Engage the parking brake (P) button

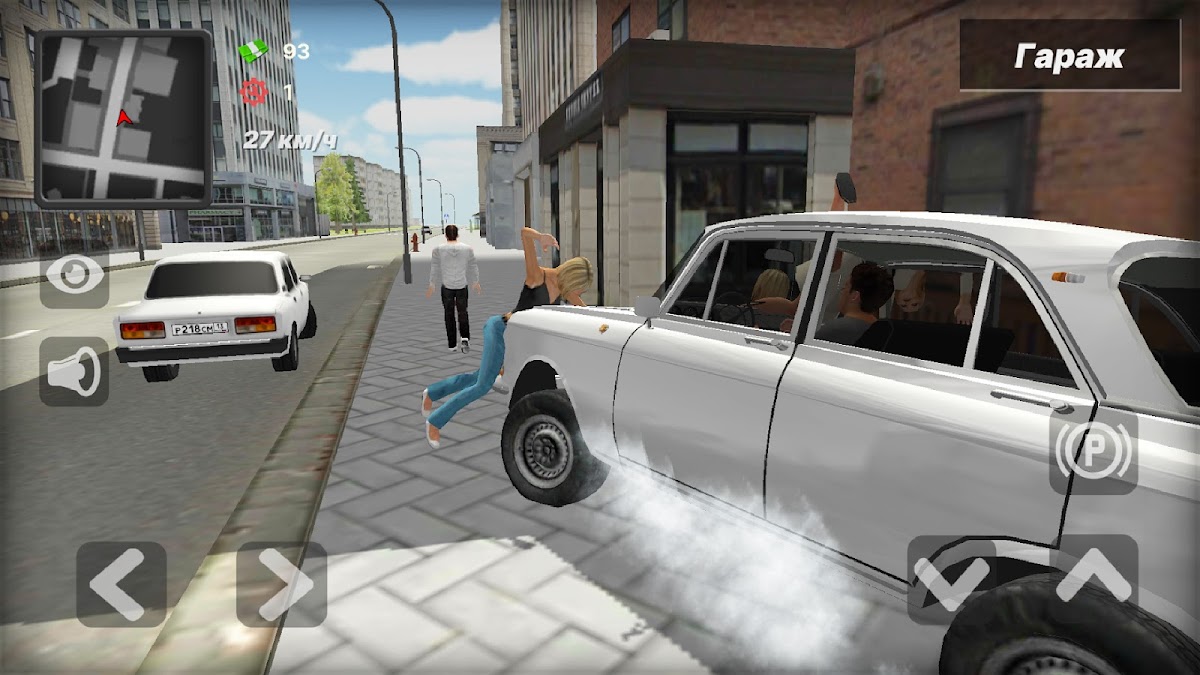[1093, 452]
